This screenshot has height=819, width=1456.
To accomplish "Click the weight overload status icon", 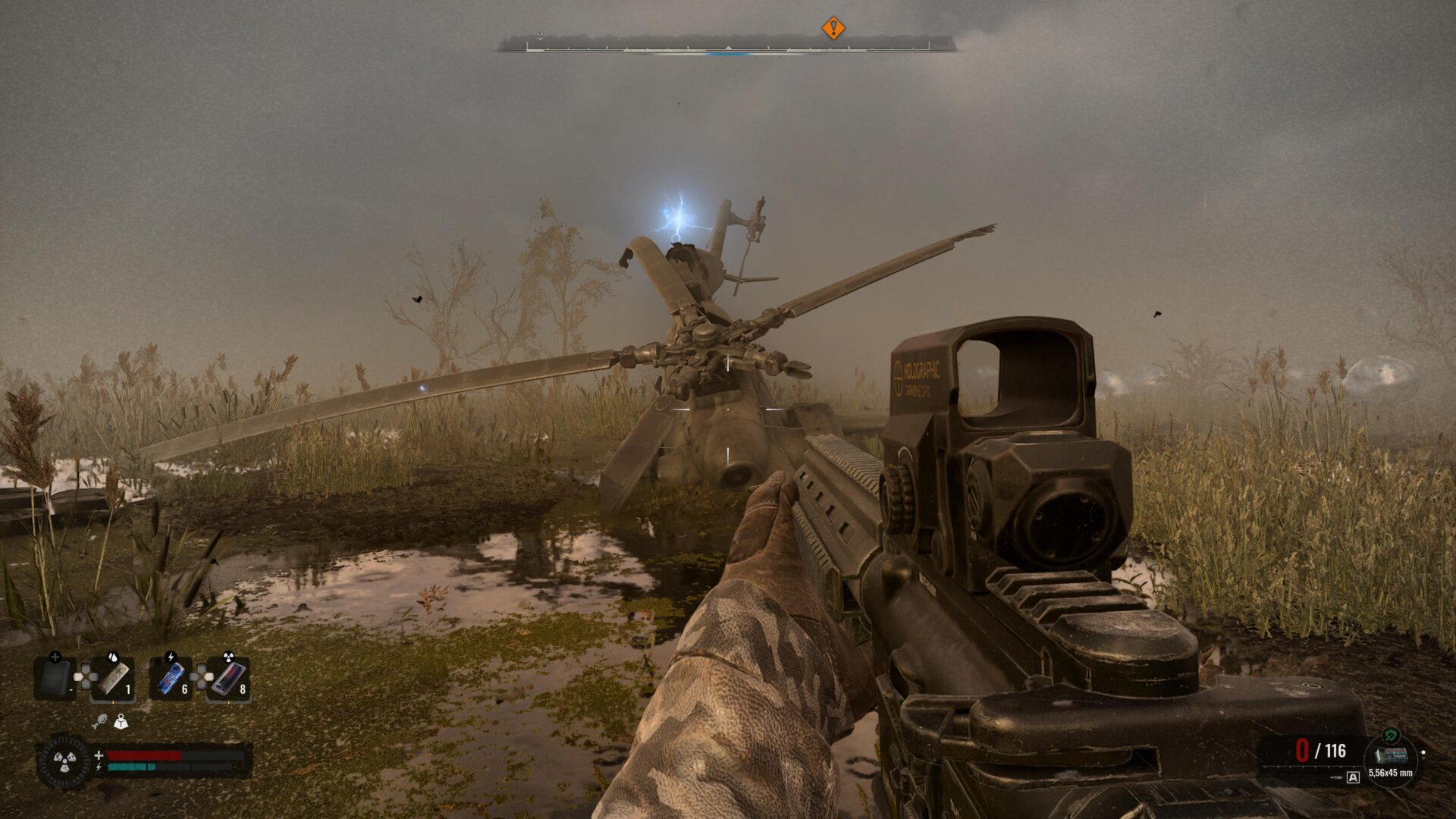I will click(121, 722).
